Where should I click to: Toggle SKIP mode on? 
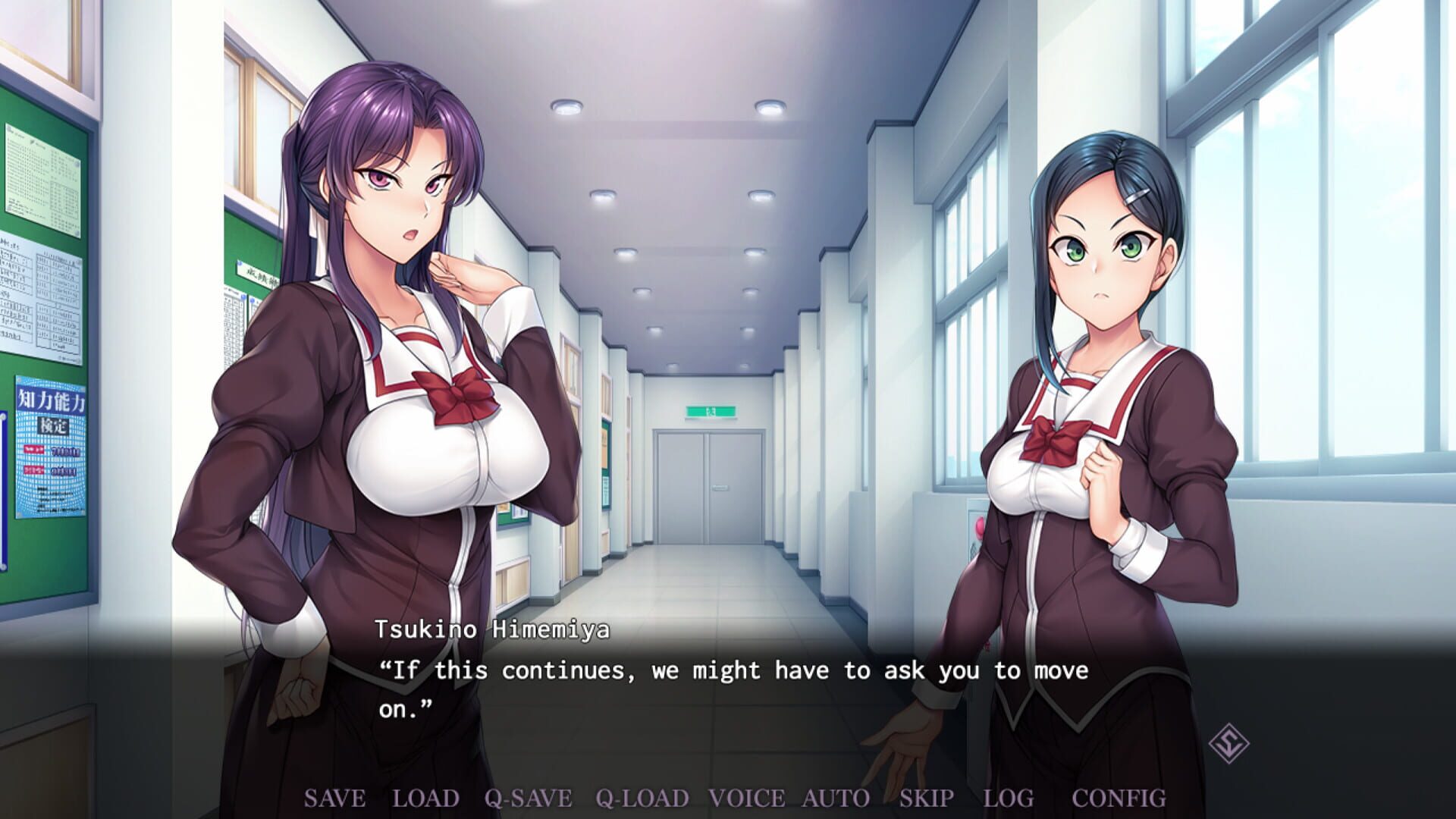pos(927,798)
